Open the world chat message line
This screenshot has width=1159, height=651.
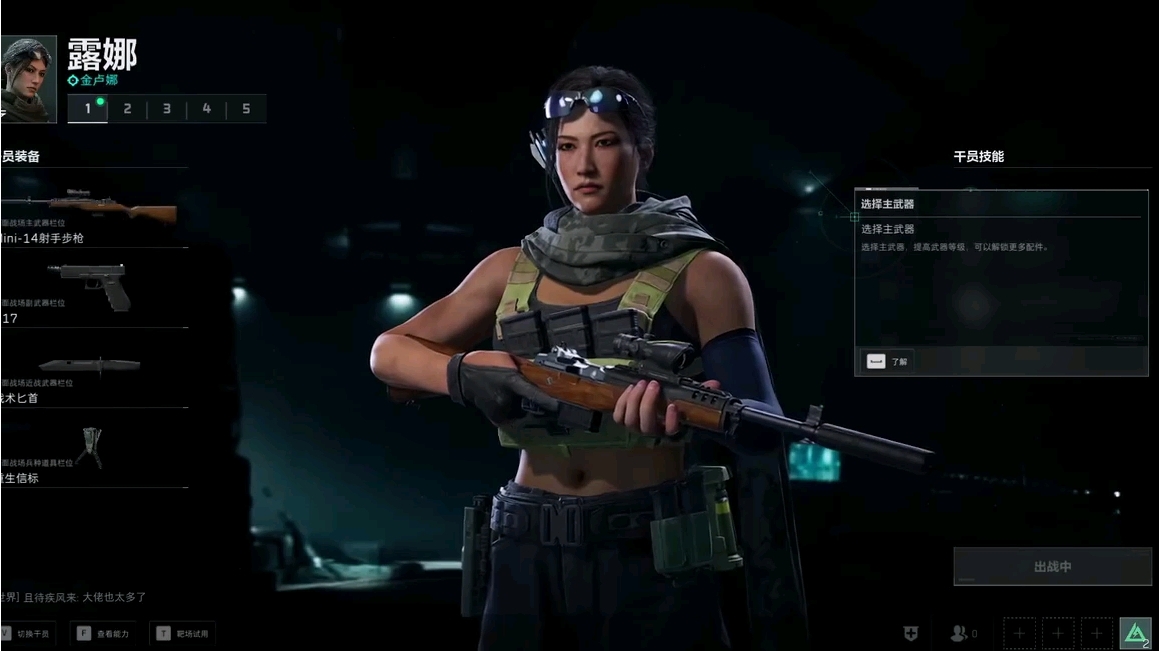(75, 597)
